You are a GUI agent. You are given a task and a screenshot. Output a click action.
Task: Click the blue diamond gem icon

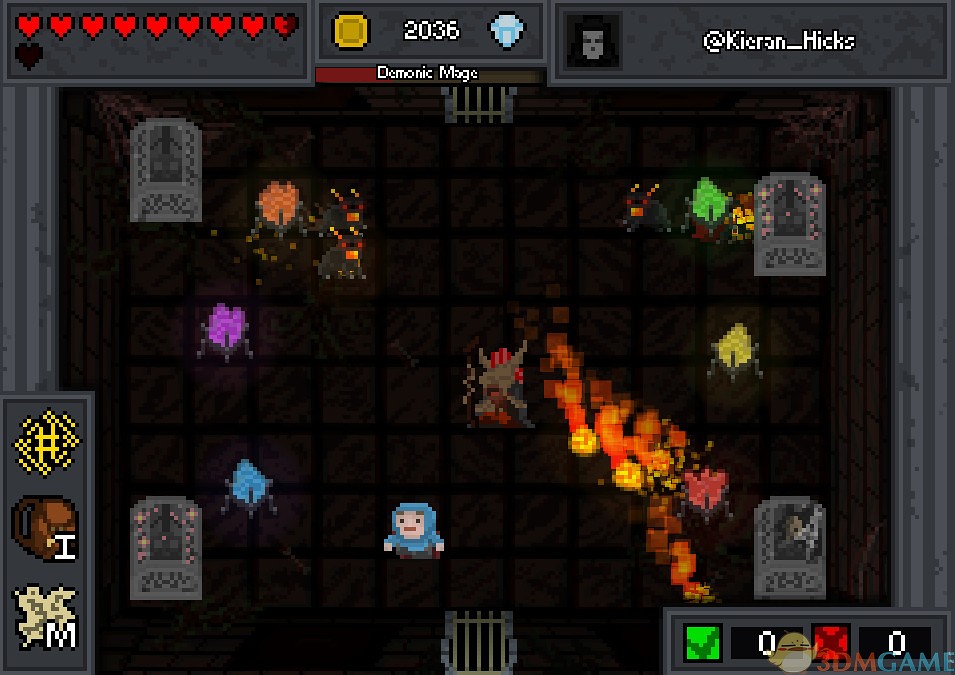[x=508, y=31]
